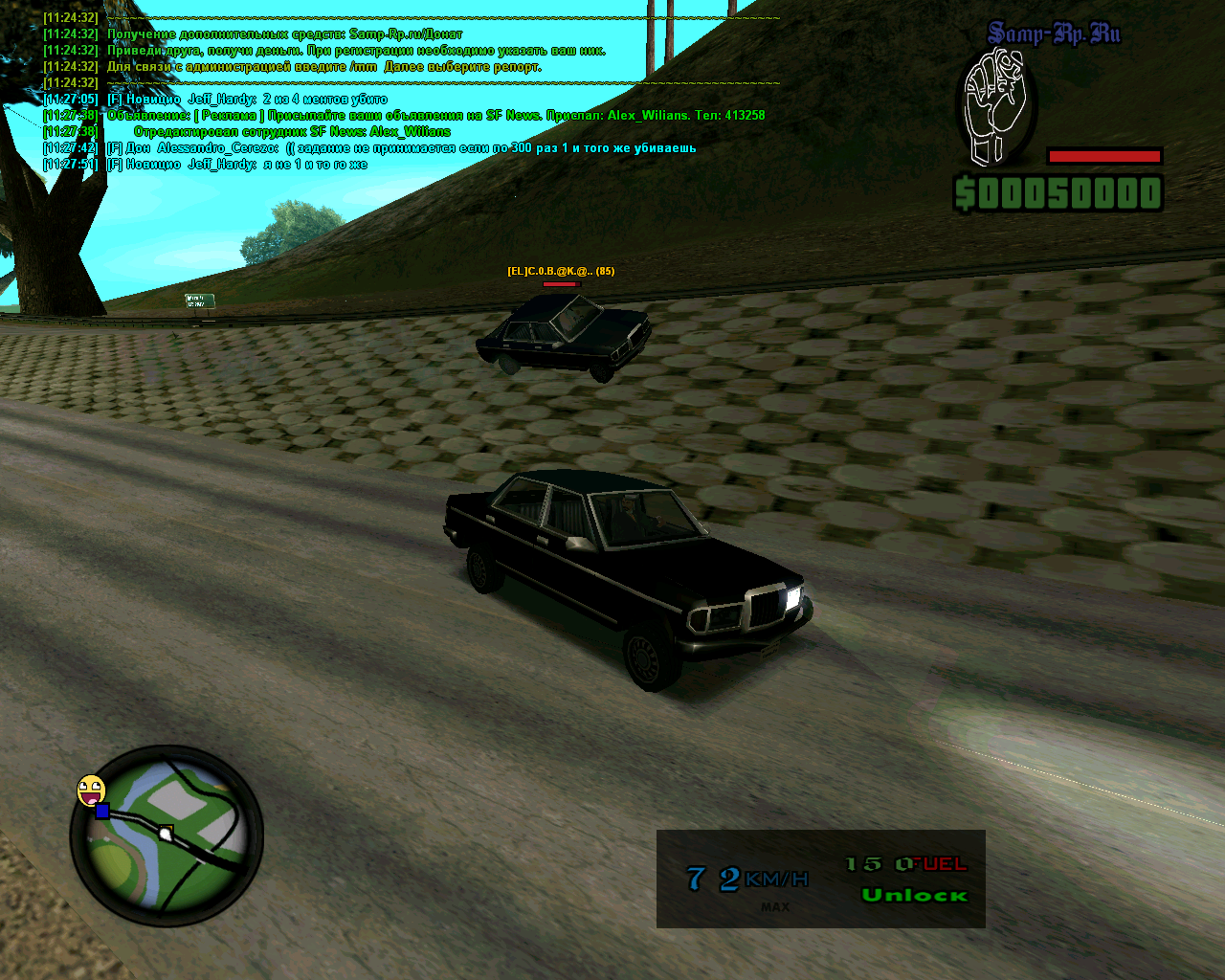Select the fist weapon icon
The height and width of the screenshot is (980, 1225).
pos(995,107)
